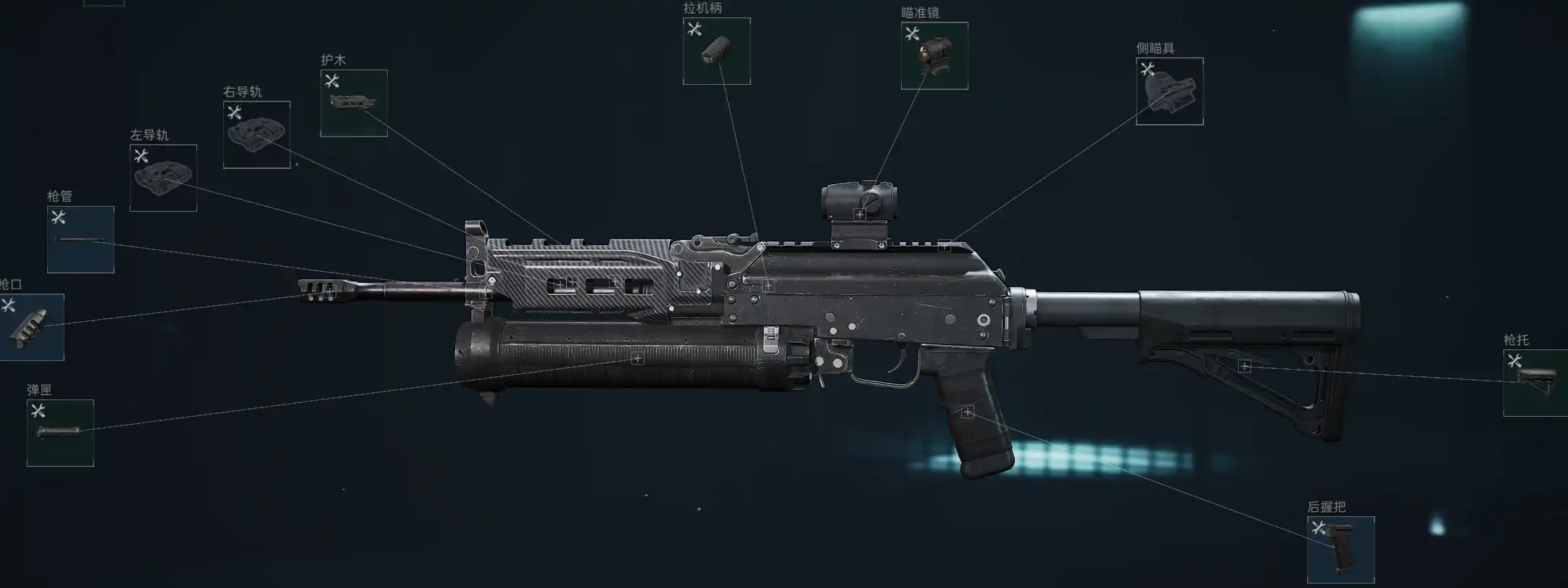Choose the 瞄准镜 optic sight slot

[934, 57]
